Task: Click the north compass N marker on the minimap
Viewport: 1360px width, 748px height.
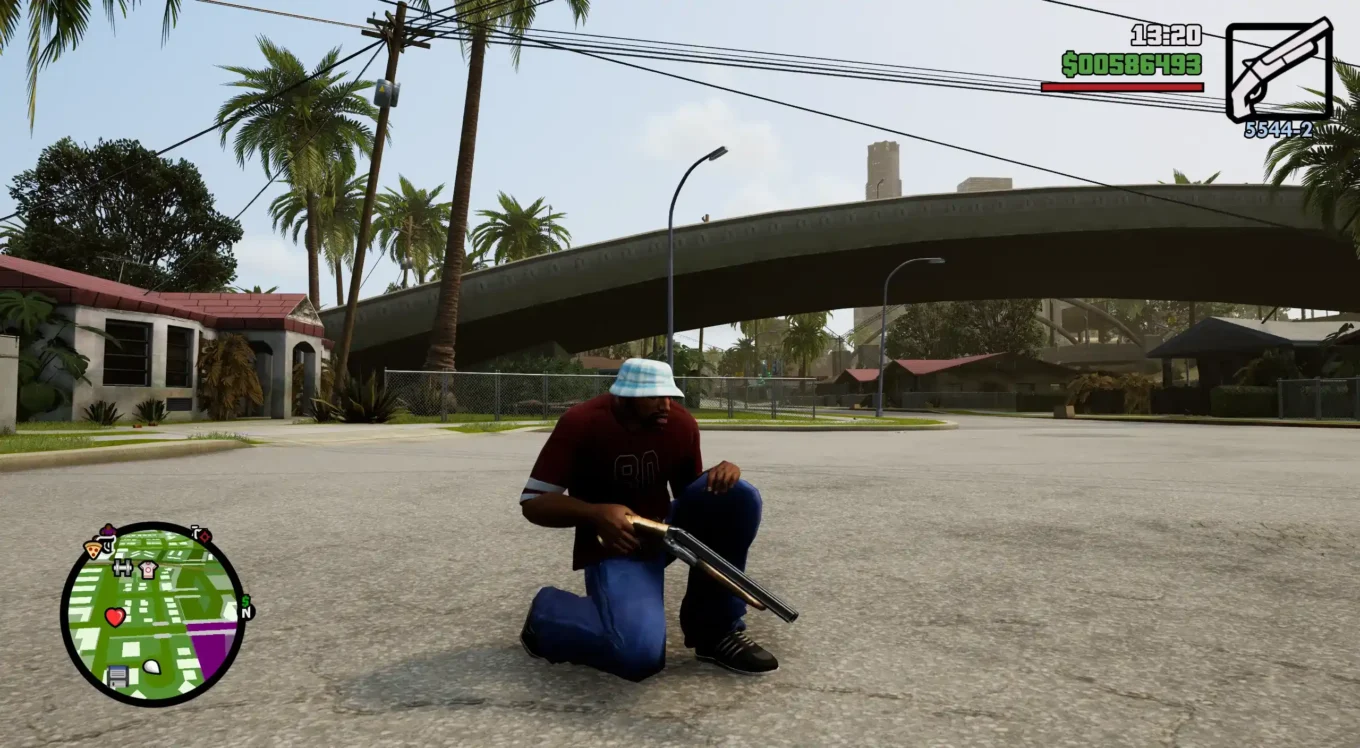Action: click(246, 613)
